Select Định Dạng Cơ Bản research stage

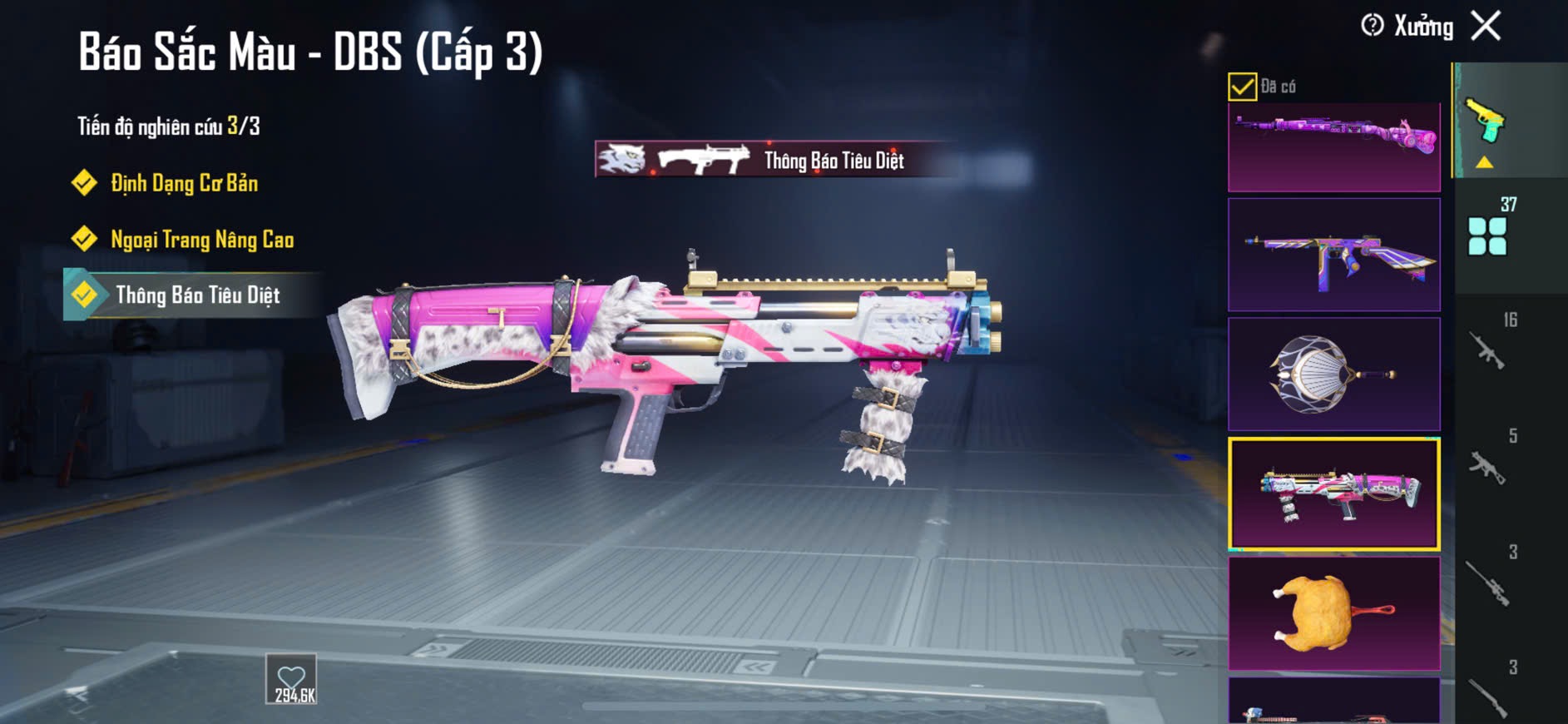184,183
